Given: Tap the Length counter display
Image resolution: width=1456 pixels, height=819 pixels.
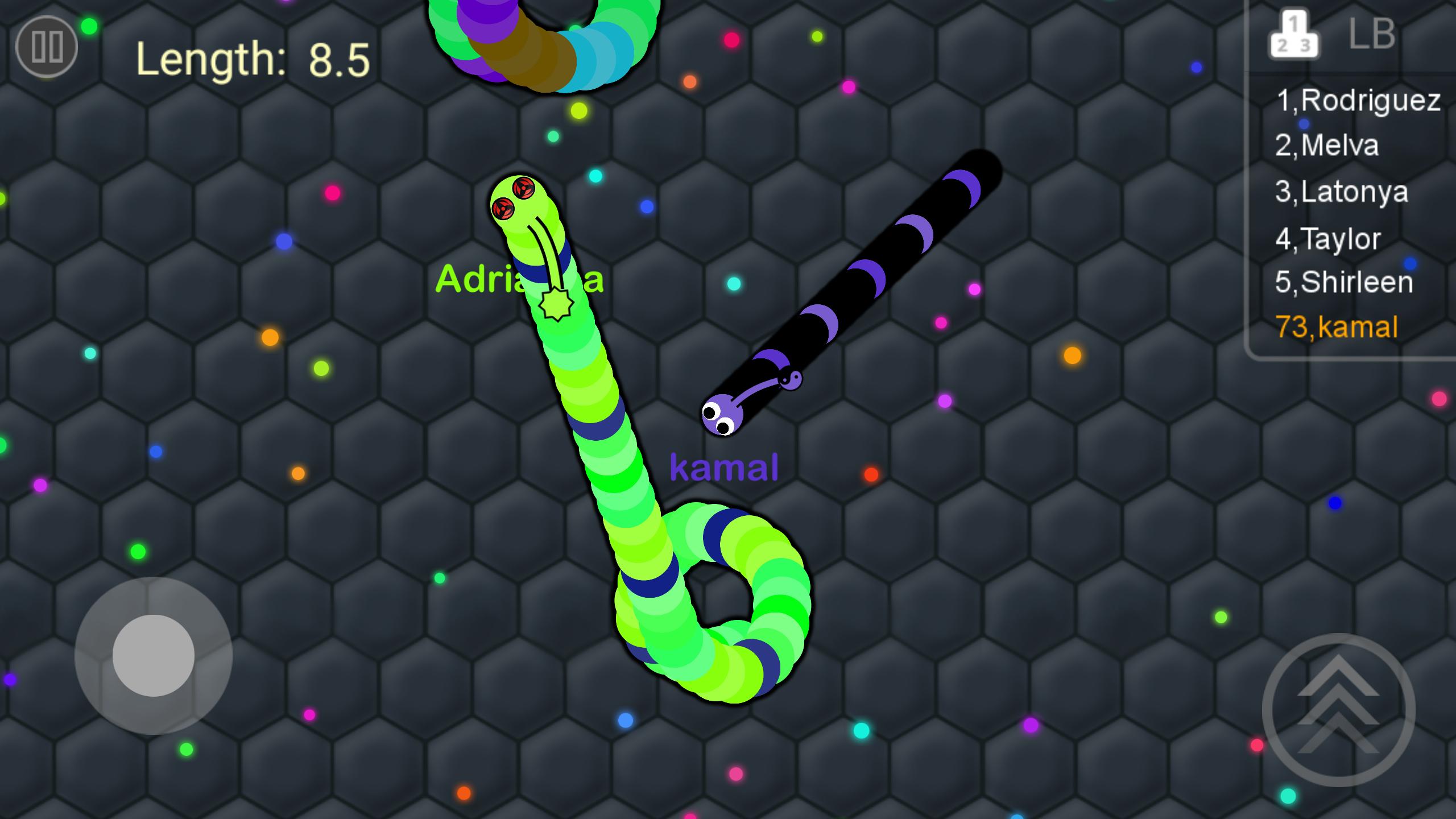Looking at the screenshot, I should click(253, 57).
